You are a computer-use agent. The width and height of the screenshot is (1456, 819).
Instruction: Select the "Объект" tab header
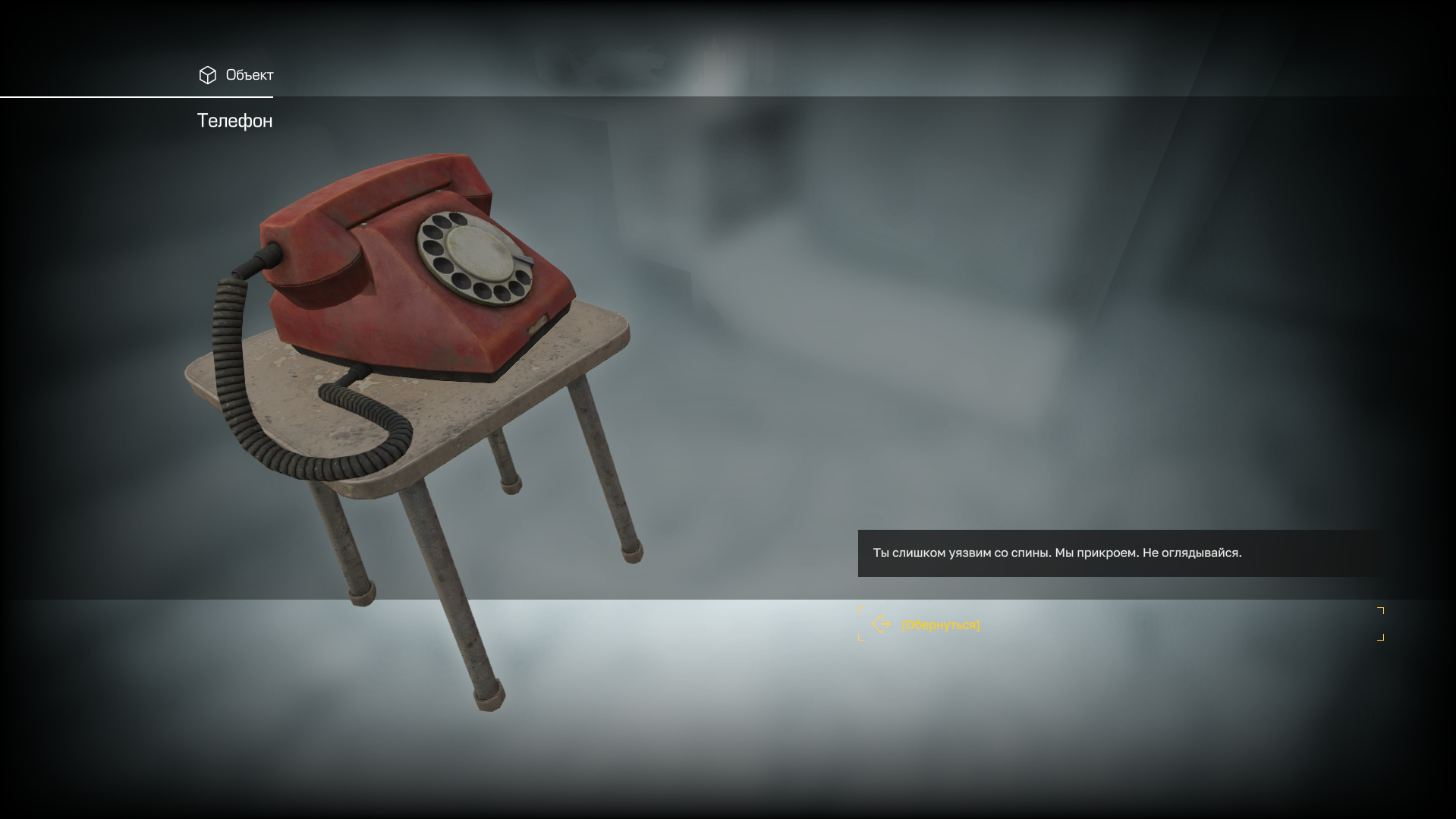[236, 75]
